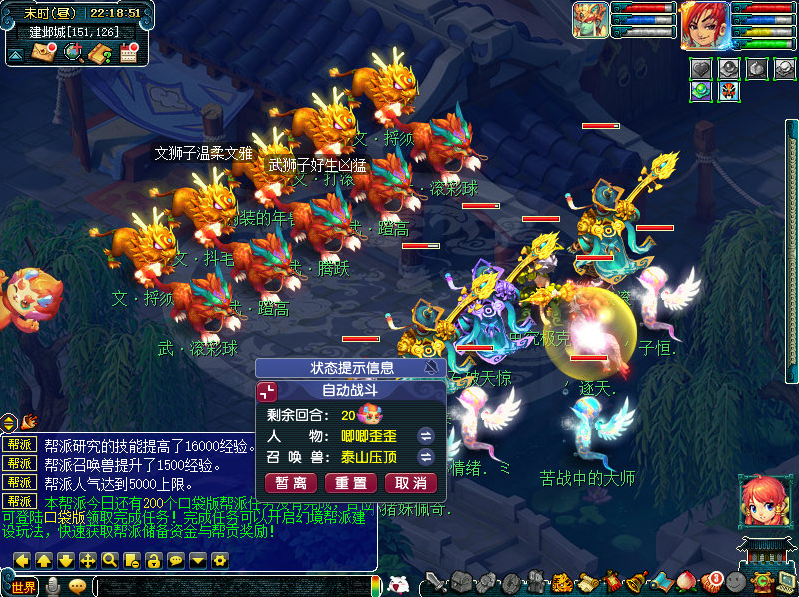Image resolution: width=799 pixels, height=597 pixels.
Task: Click the chat magnifier search button
Action: tap(109, 560)
